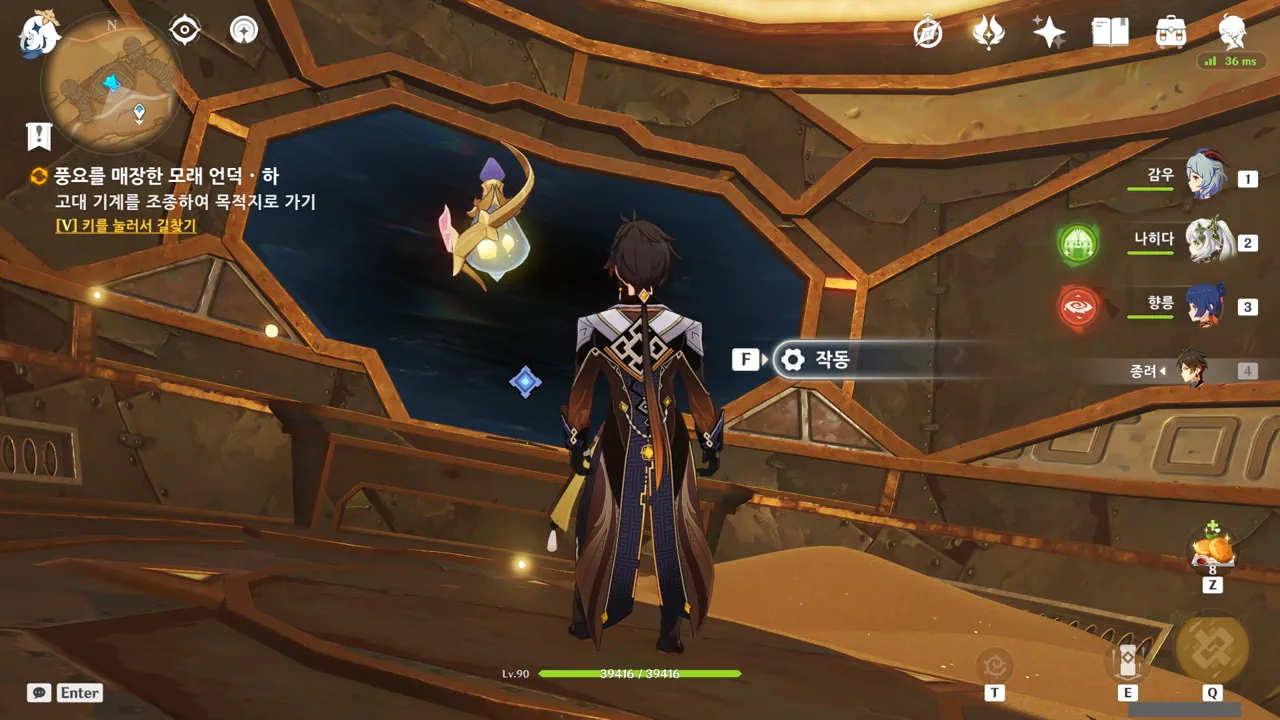
Task: Open the circular minimap
Action: click(110, 82)
